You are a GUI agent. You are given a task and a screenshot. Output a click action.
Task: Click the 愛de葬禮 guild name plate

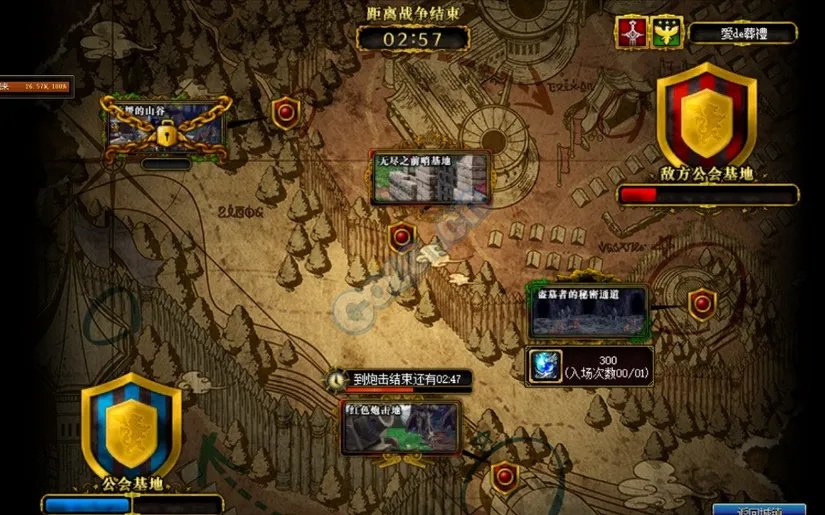click(x=742, y=33)
